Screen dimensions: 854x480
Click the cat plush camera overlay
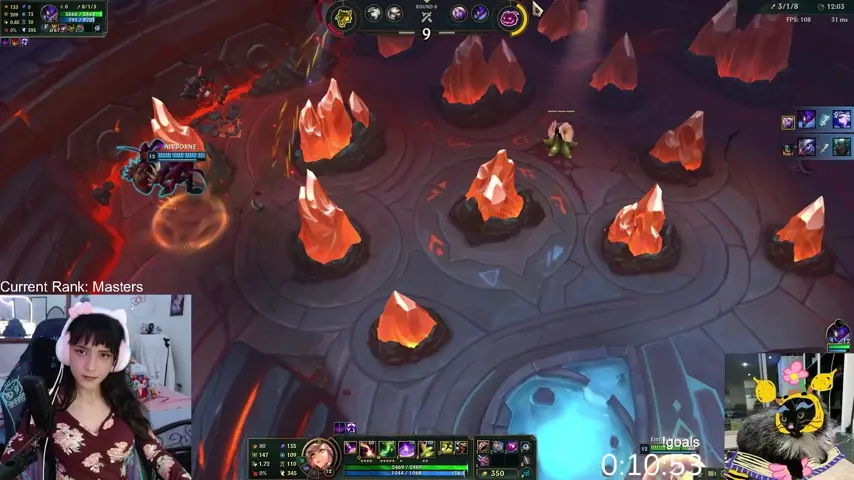tap(789, 415)
